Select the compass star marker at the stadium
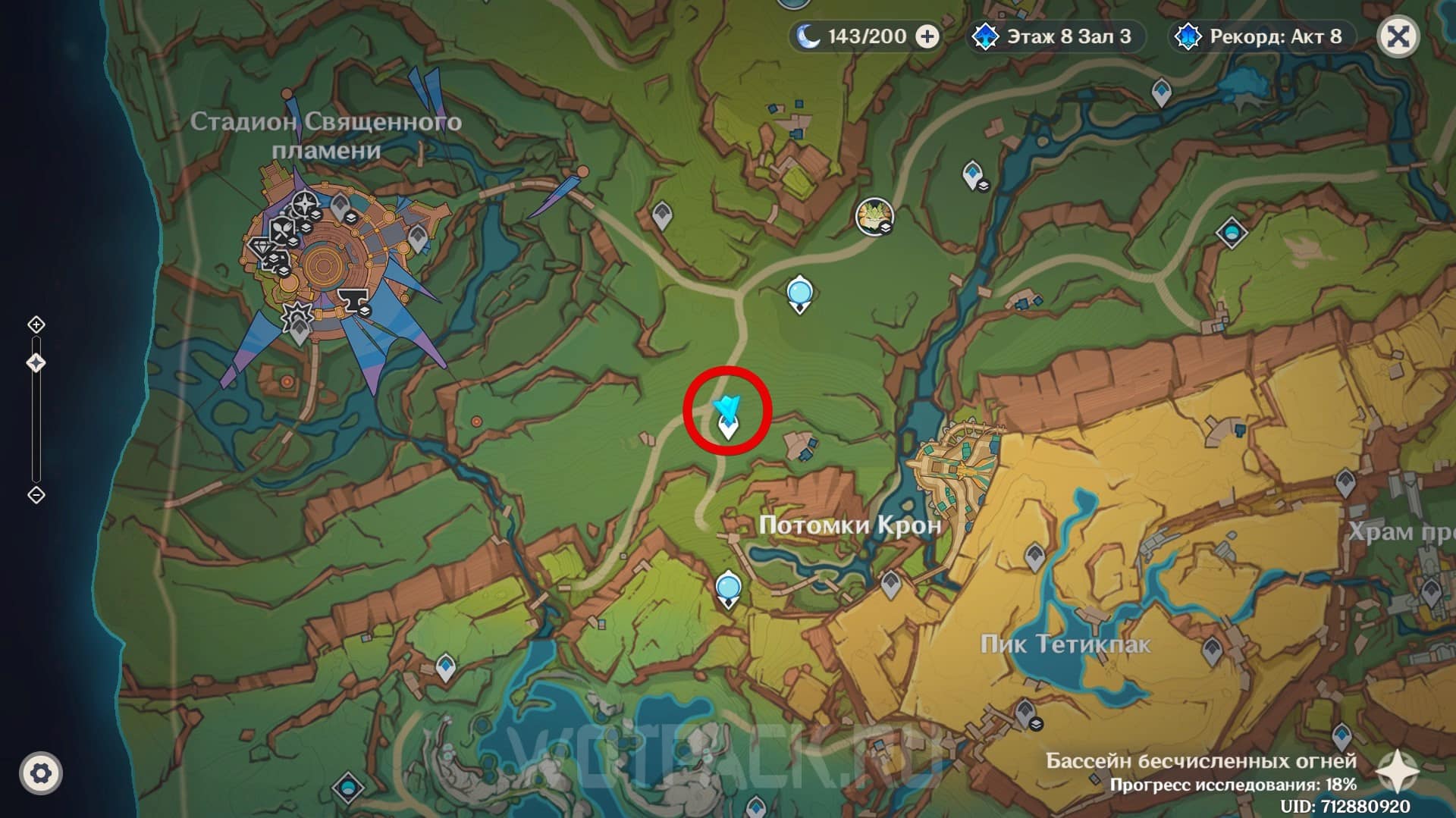Image resolution: width=1456 pixels, height=818 pixels. [x=306, y=203]
